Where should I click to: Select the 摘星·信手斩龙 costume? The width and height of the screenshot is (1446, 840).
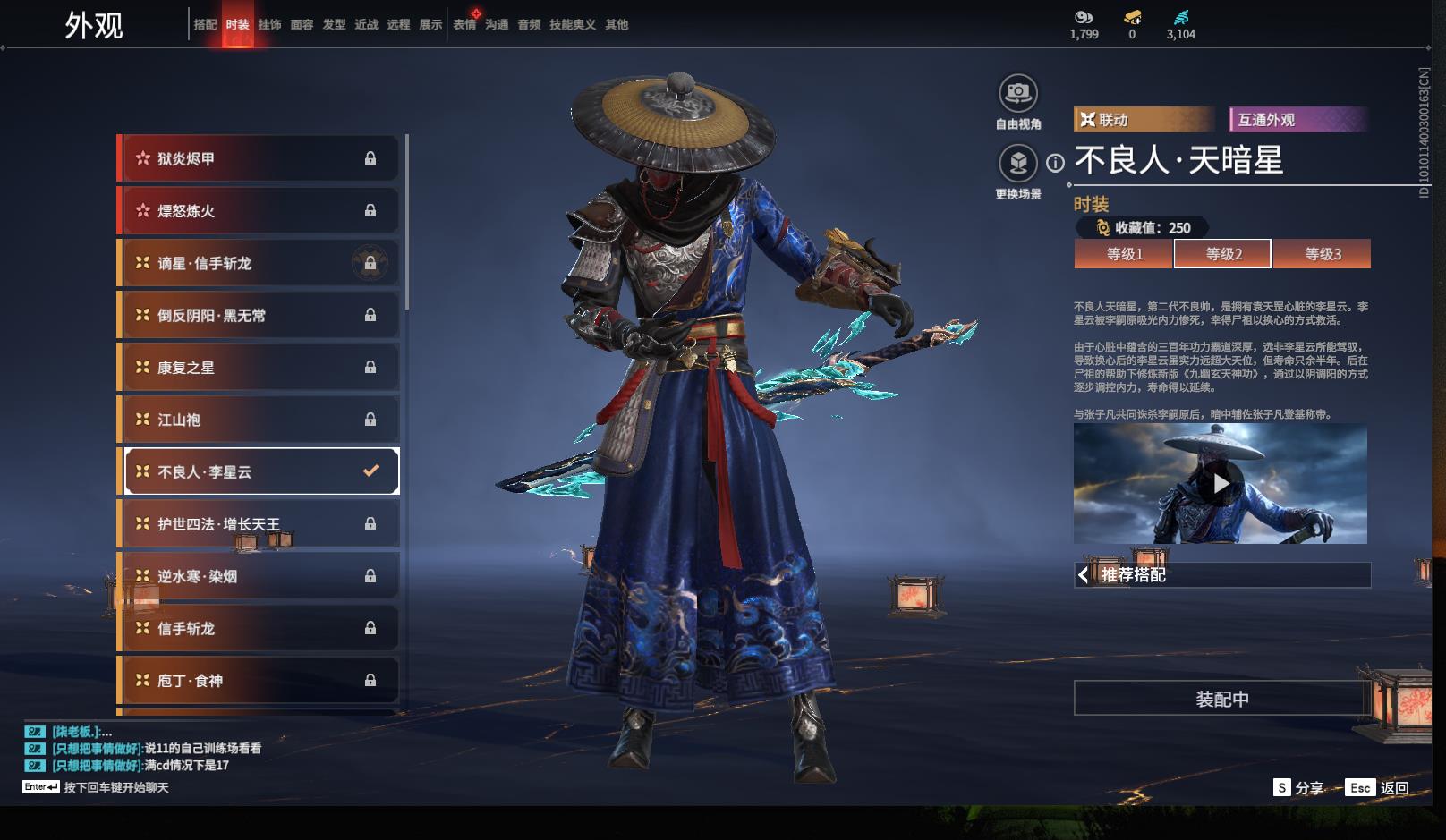pyautogui.click(x=259, y=264)
